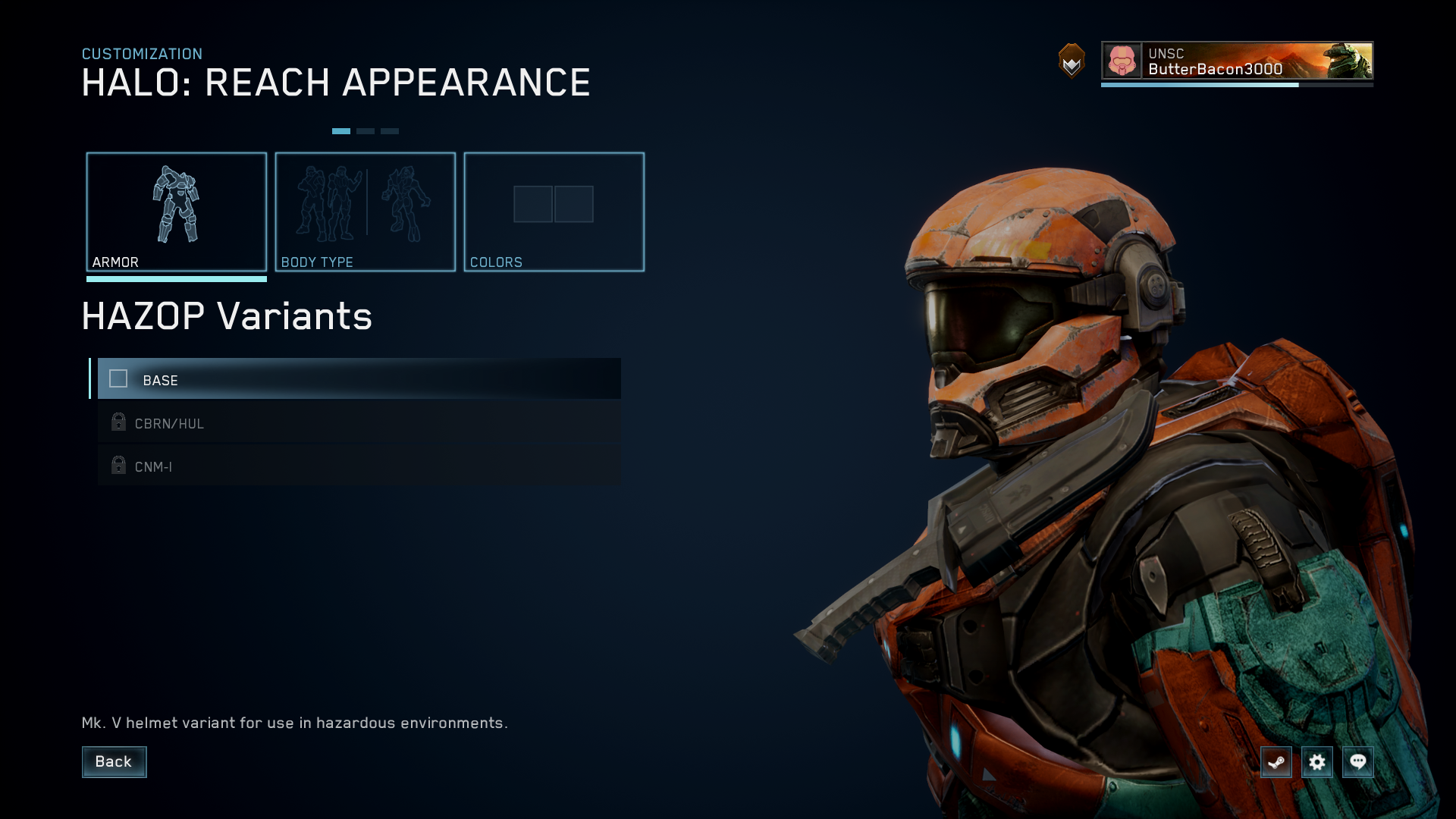Open the chat bubble icon

[1359, 762]
